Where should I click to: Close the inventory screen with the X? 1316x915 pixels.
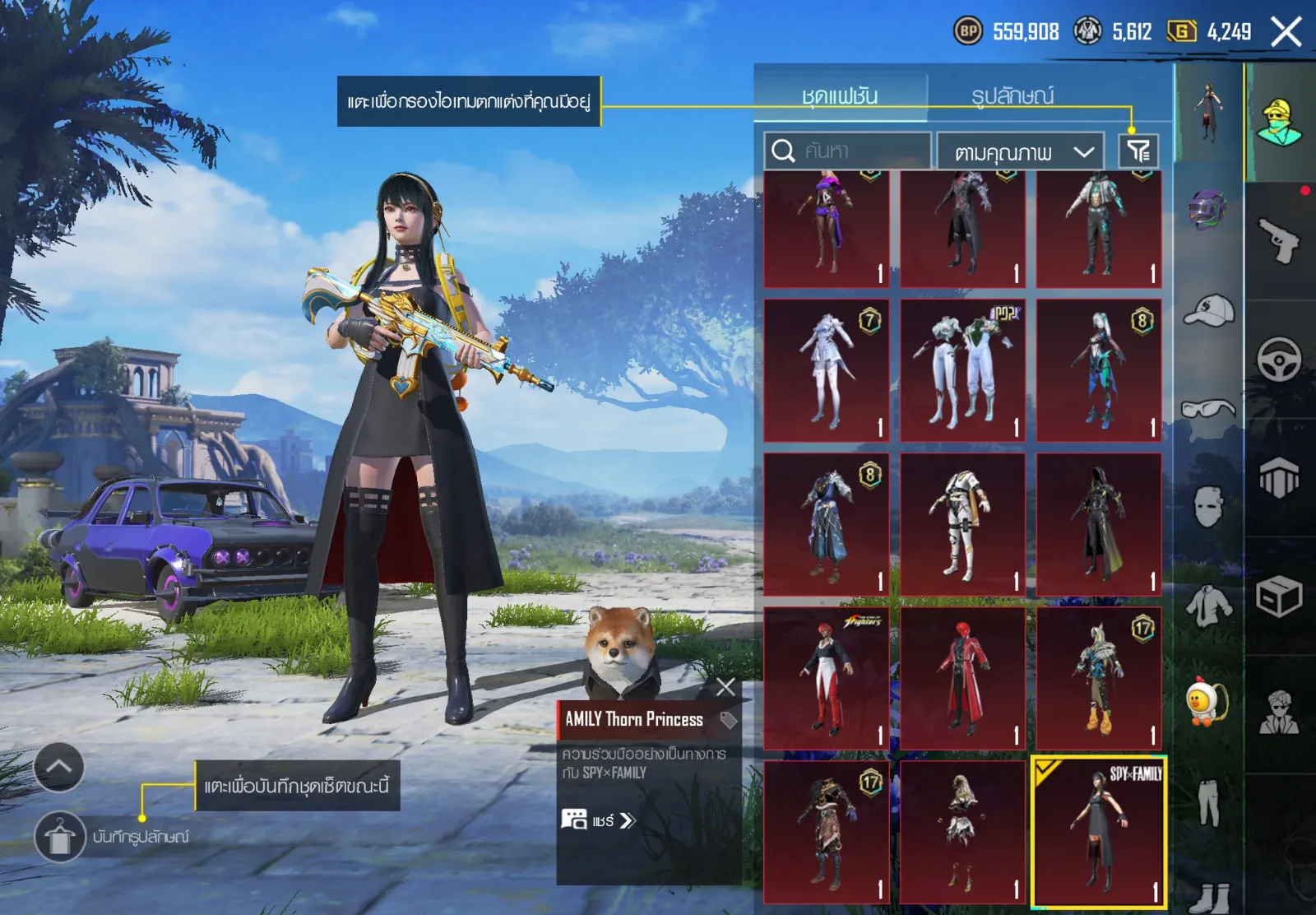click(1286, 33)
